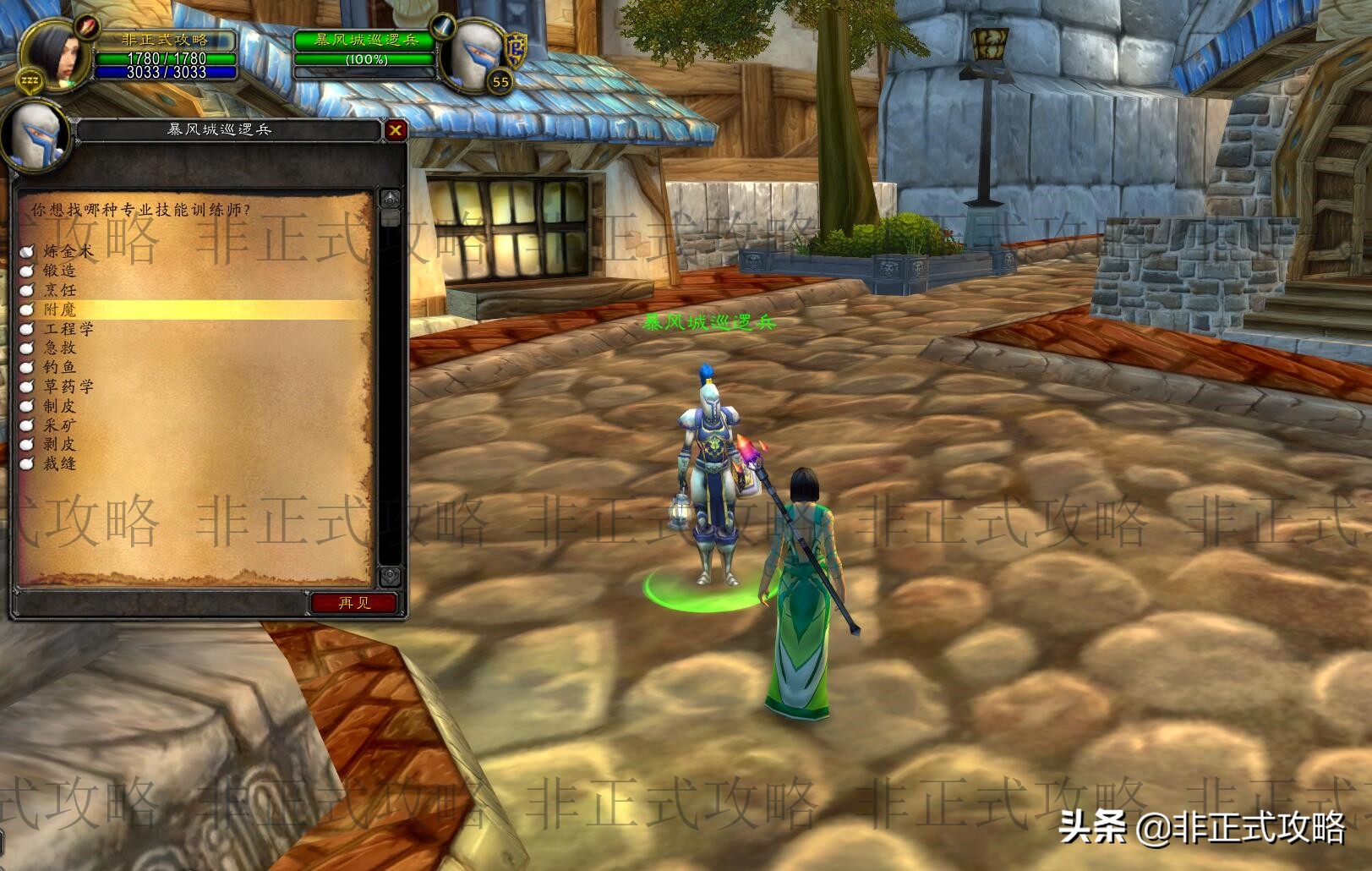Viewport: 1372px width, 871px height.
Task: Ask for the 急救 trainer
Action: 59,348
